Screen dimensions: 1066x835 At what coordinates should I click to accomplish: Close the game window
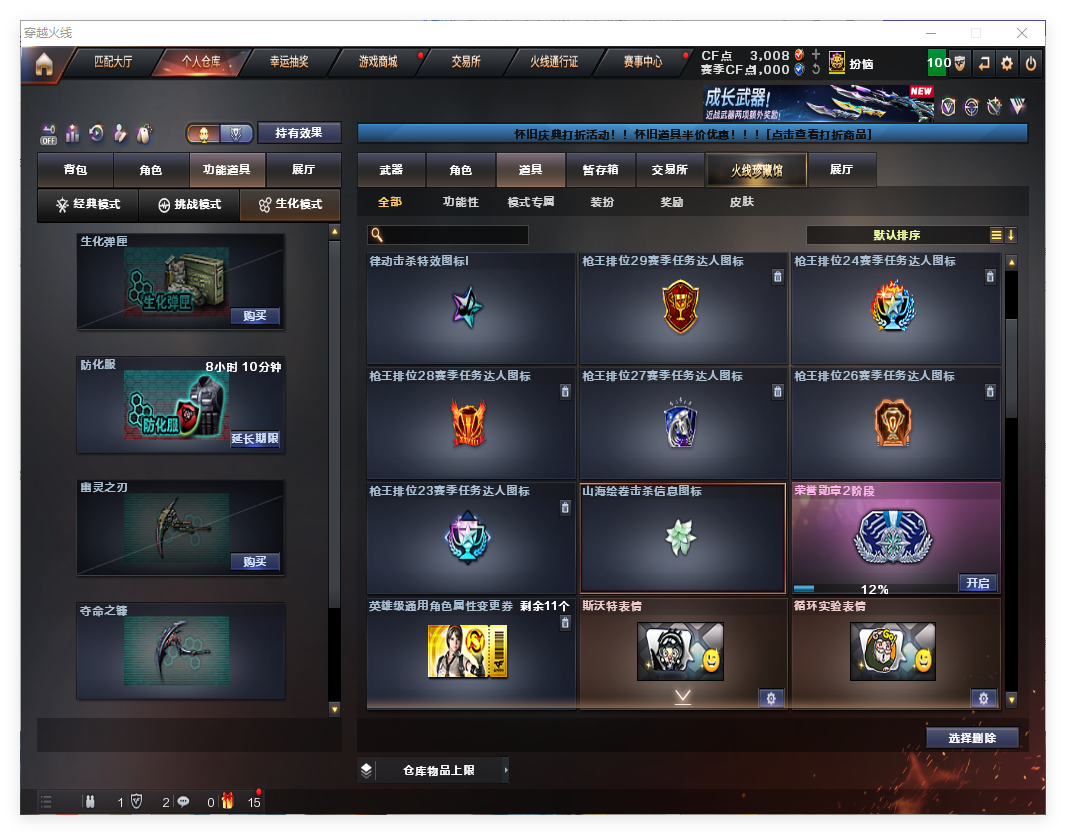[x=1022, y=33]
